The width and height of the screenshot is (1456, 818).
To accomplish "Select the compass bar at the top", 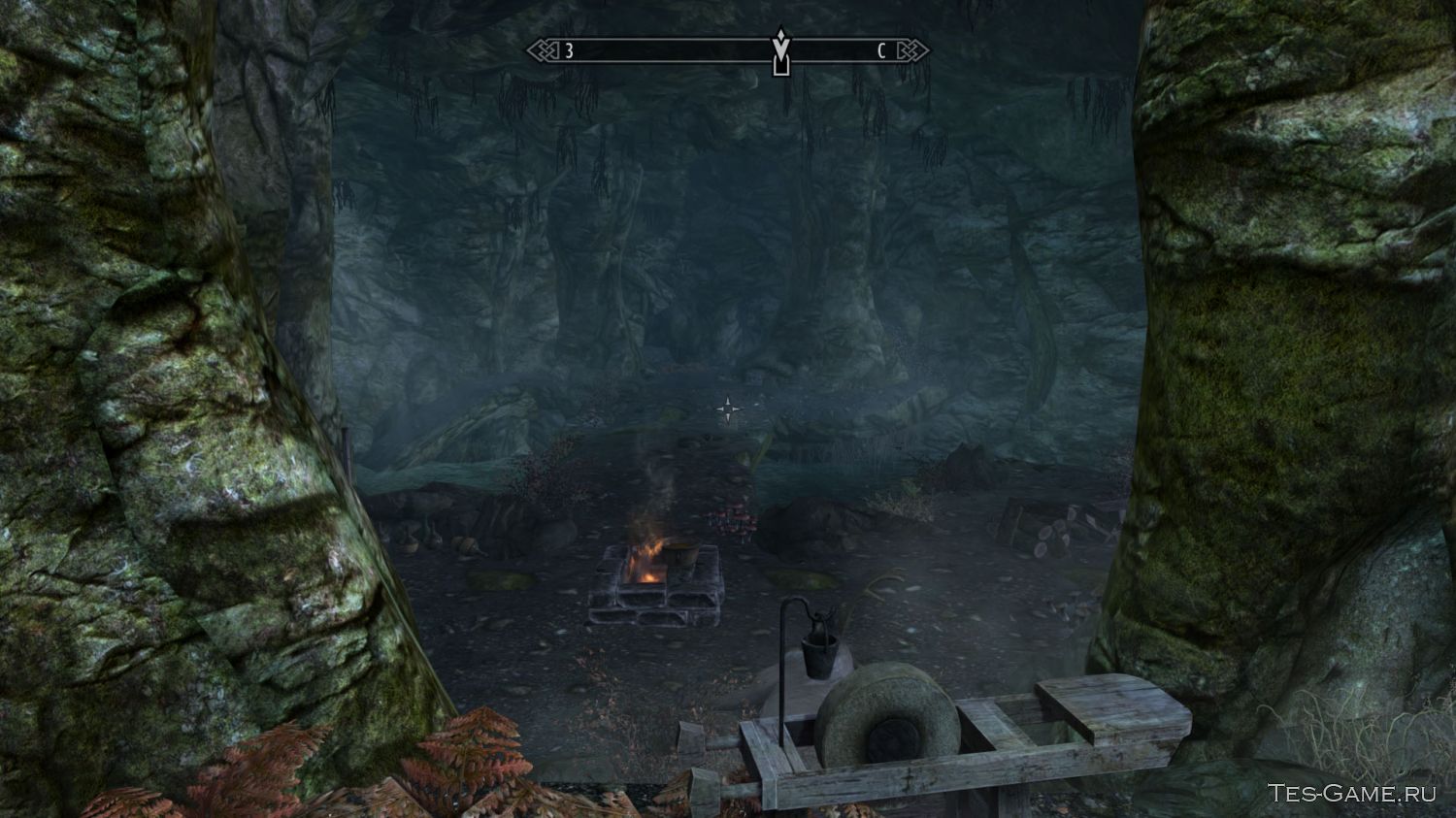I will pos(660,50).
